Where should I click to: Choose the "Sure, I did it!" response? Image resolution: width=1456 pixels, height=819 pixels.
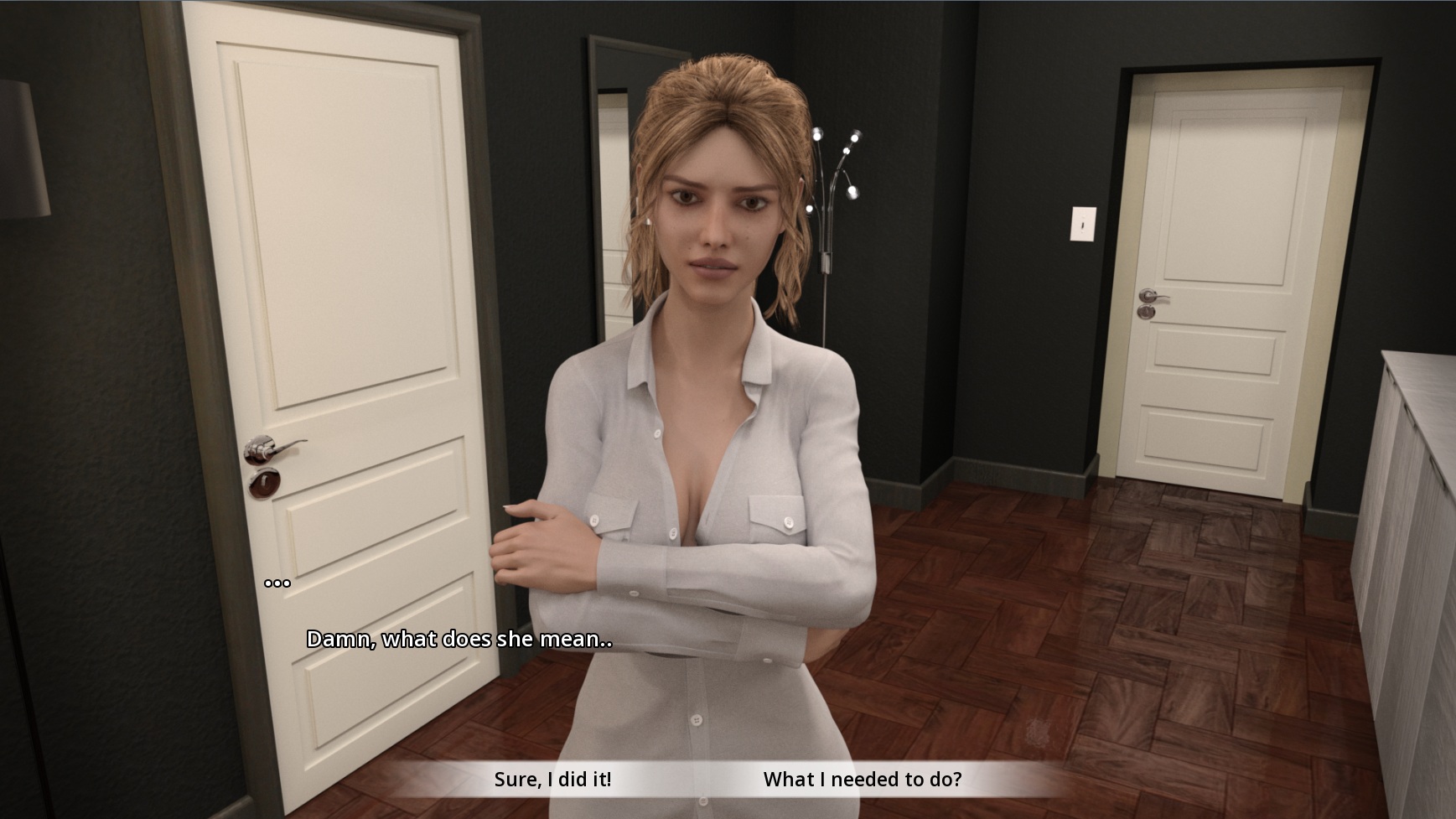point(553,778)
